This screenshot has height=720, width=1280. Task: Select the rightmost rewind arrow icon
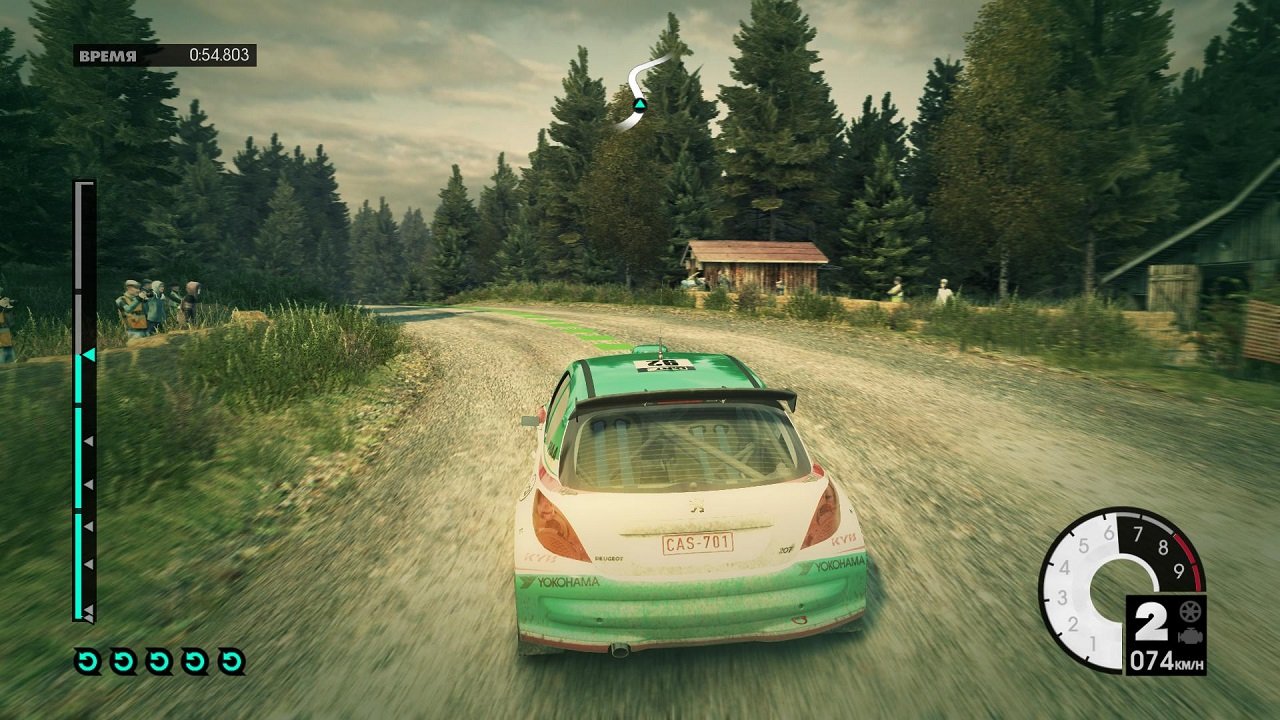[x=230, y=660]
